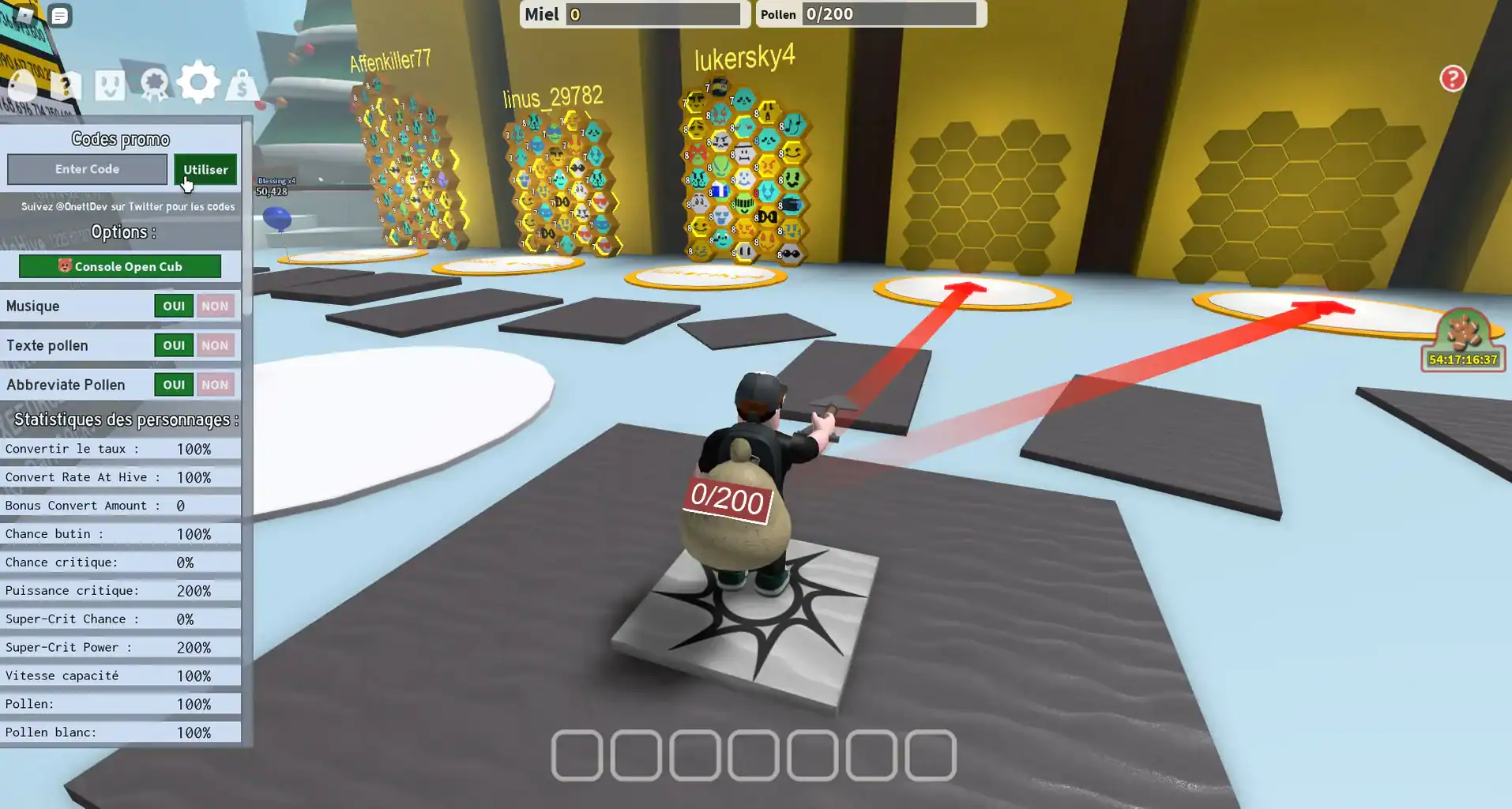Click the Console Open Cub button
This screenshot has height=809, width=1512.
119,266
